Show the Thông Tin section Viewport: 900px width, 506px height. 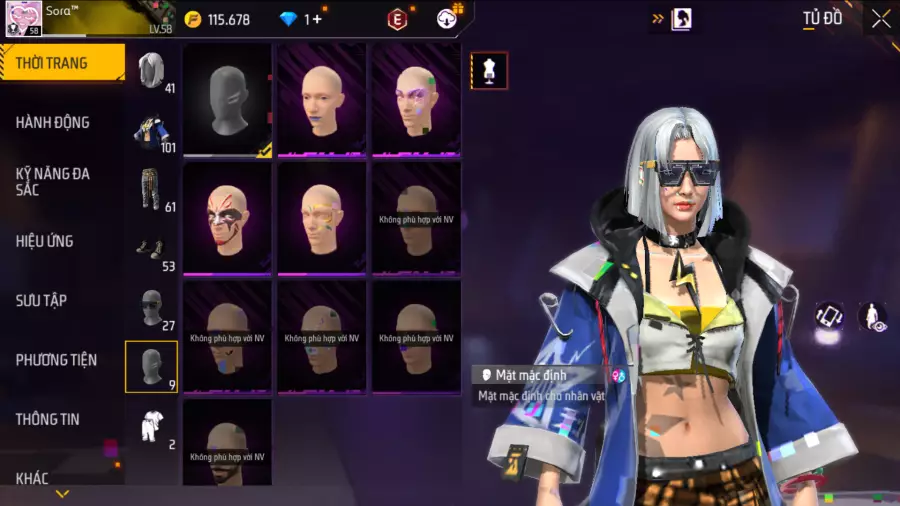pos(47,419)
